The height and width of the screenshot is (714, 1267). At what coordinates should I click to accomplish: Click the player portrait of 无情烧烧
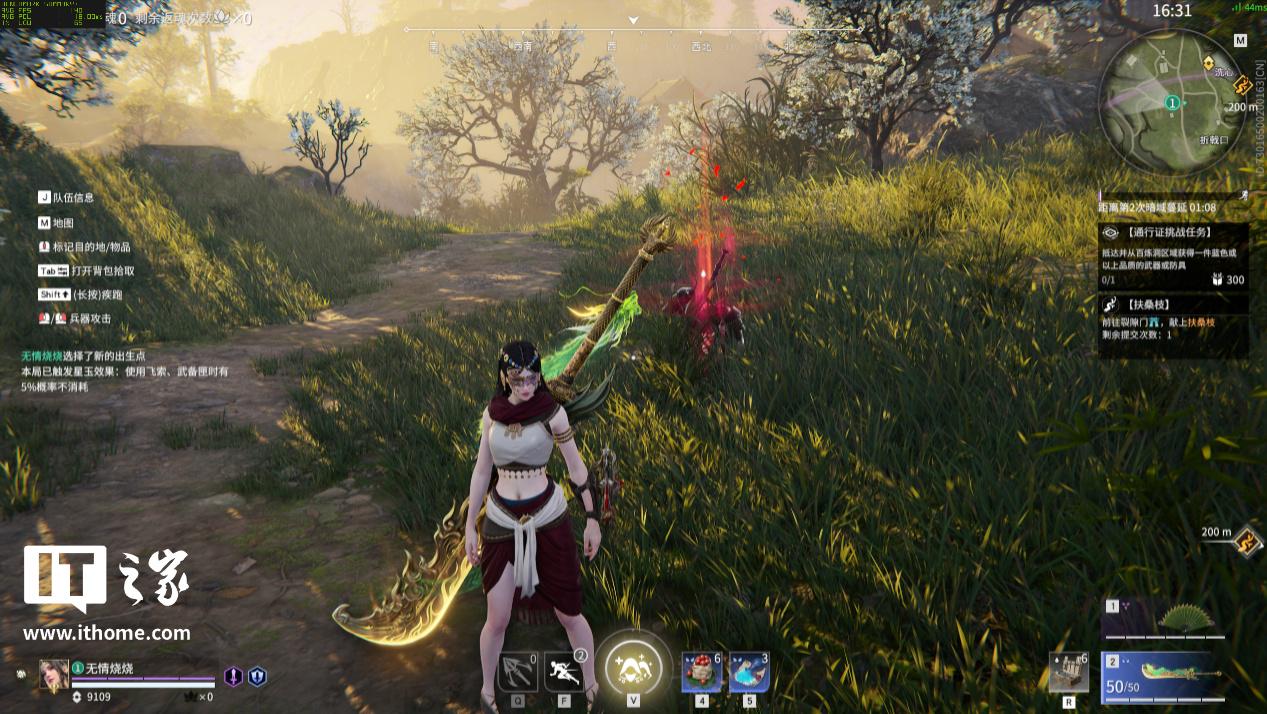[x=54, y=675]
